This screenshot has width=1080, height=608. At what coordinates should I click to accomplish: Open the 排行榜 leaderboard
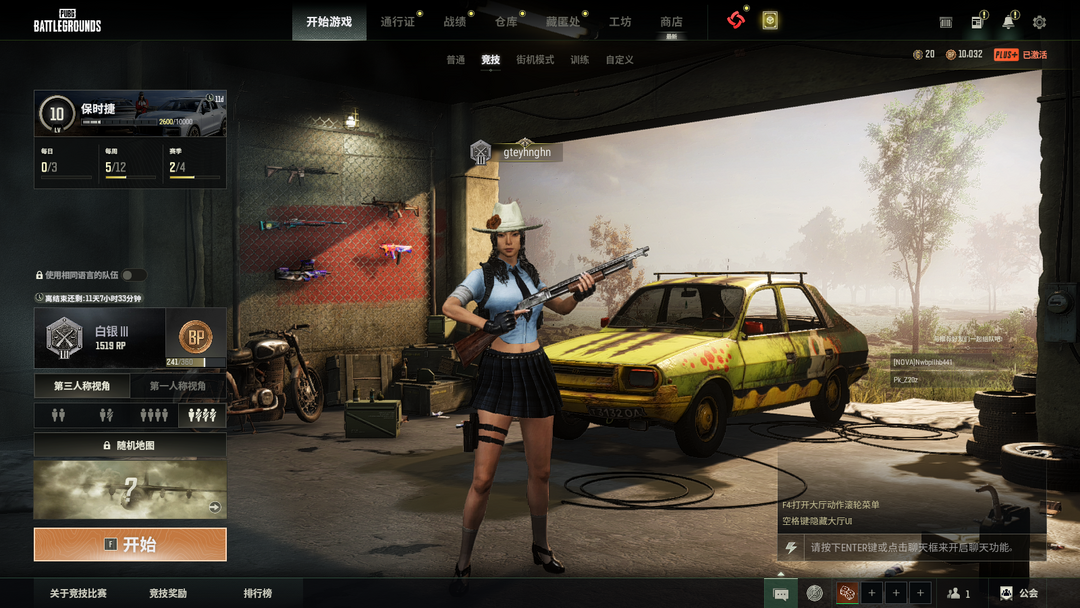pos(258,594)
